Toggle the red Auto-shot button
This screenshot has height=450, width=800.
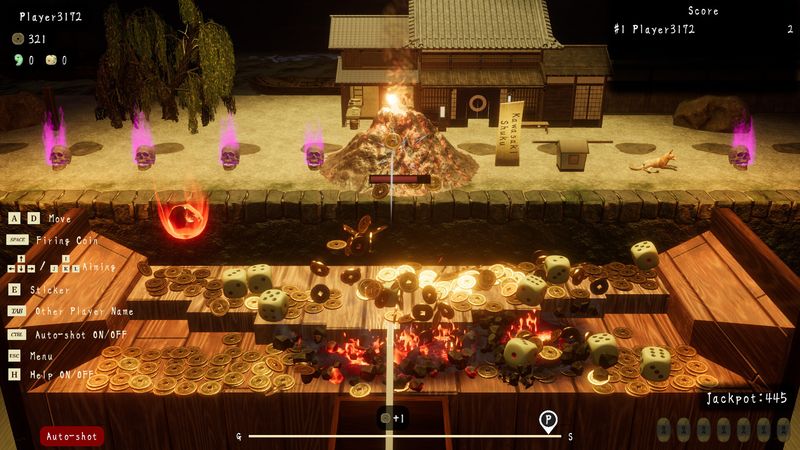pyautogui.click(x=71, y=436)
